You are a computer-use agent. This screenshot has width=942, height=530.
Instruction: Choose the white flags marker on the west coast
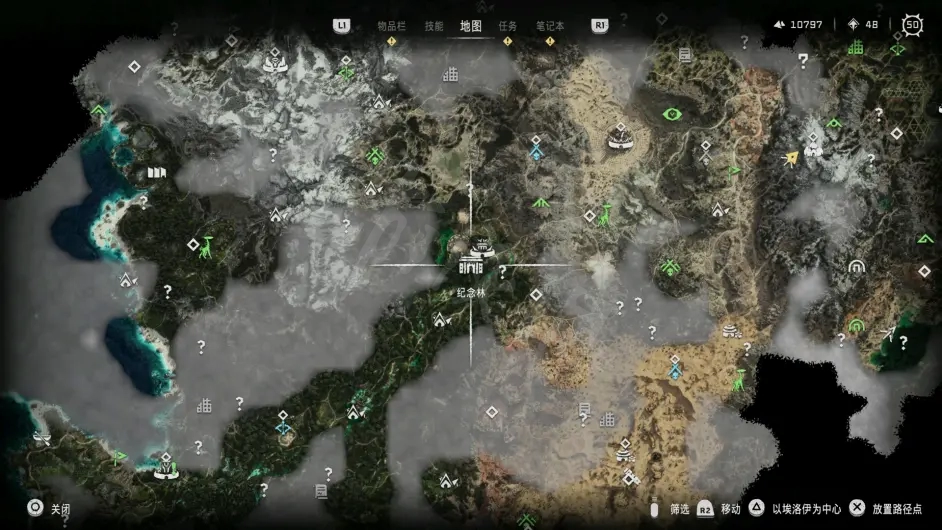156,173
